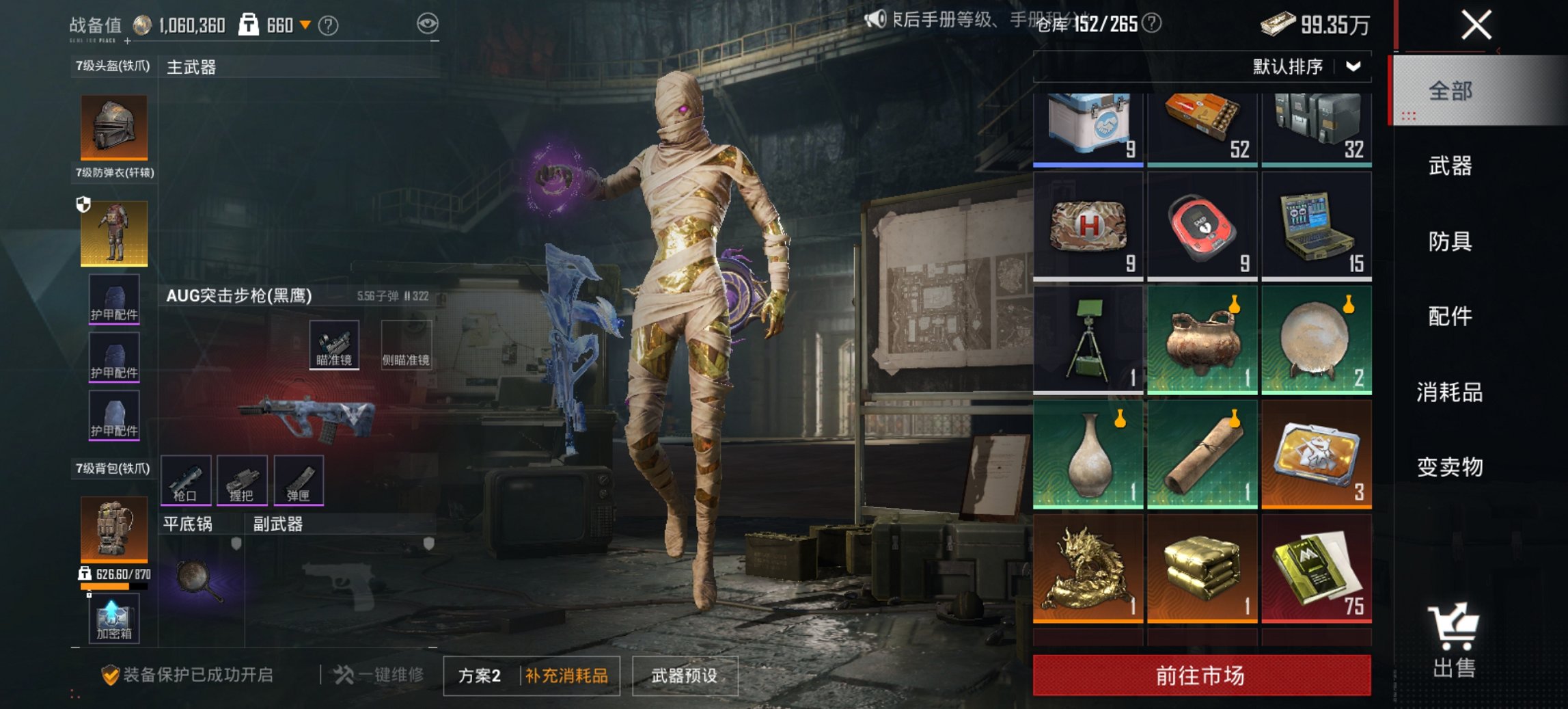This screenshot has width=1568, height=709.
Task: Click the 补充消耗品 restock button
Action: pyautogui.click(x=566, y=673)
